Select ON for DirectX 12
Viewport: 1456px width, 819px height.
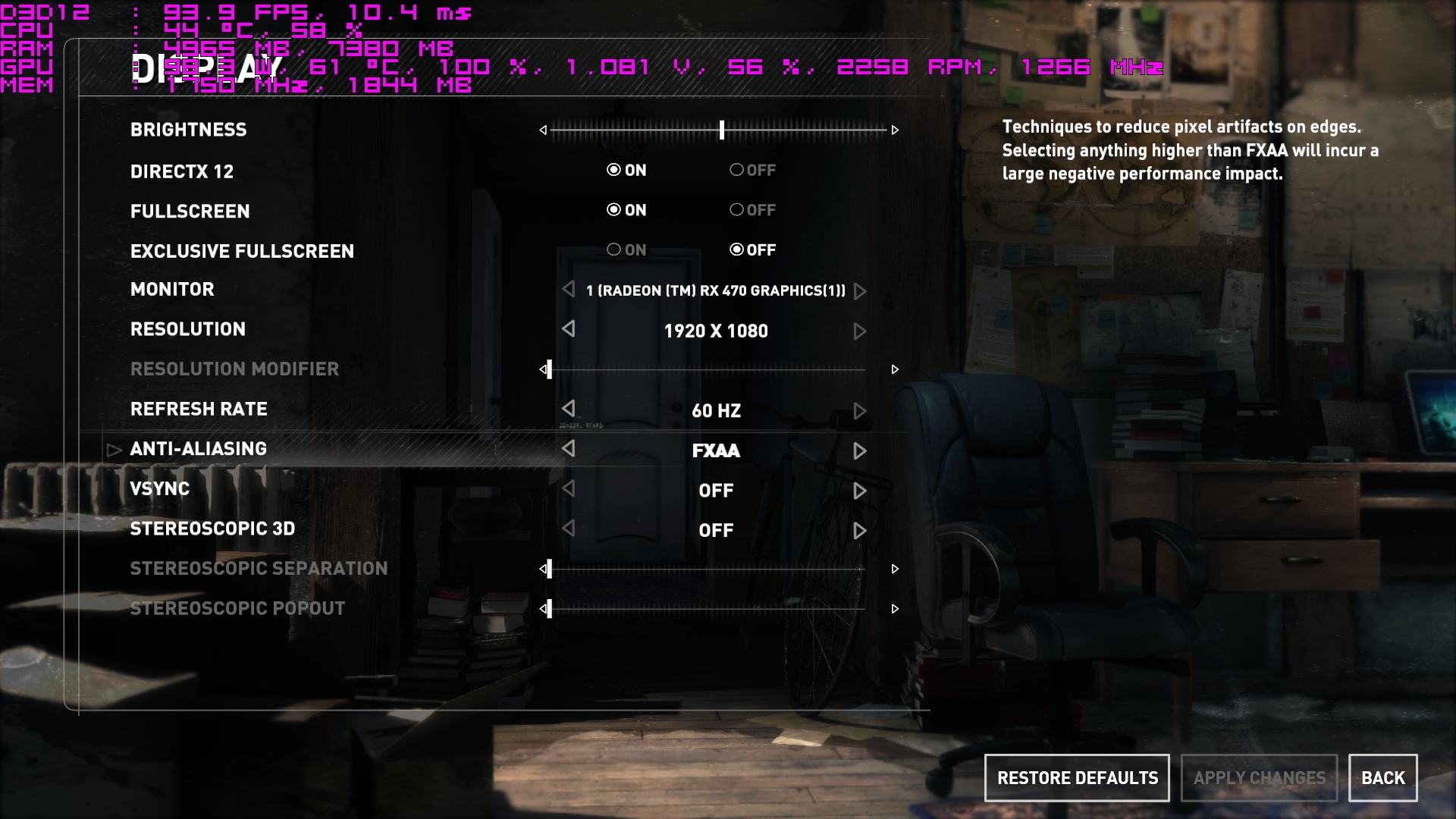[626, 171]
